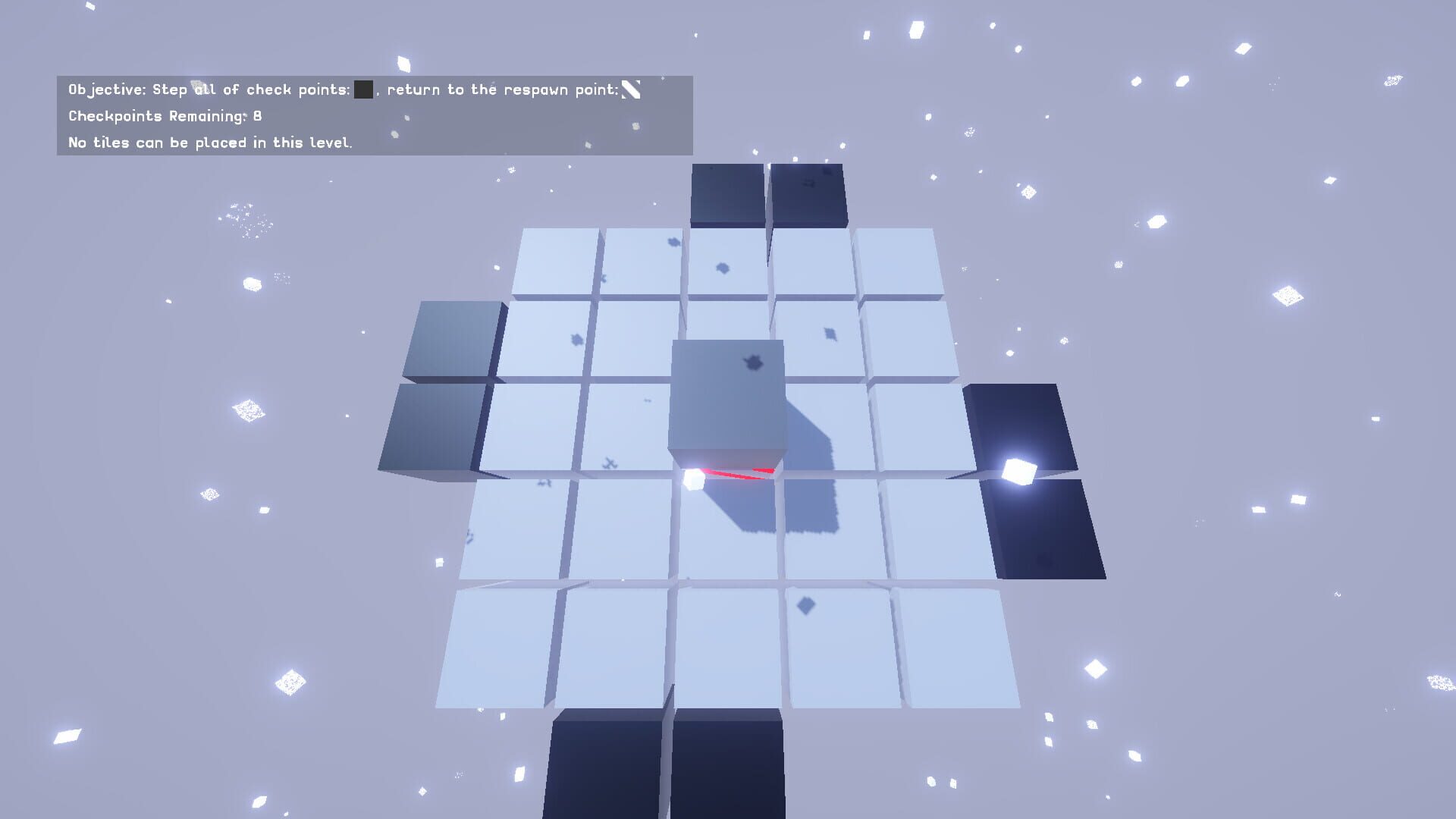Select the dark checkpoint tile at the top of the grid
The width and height of the screenshot is (1456, 819).
pos(726,193)
